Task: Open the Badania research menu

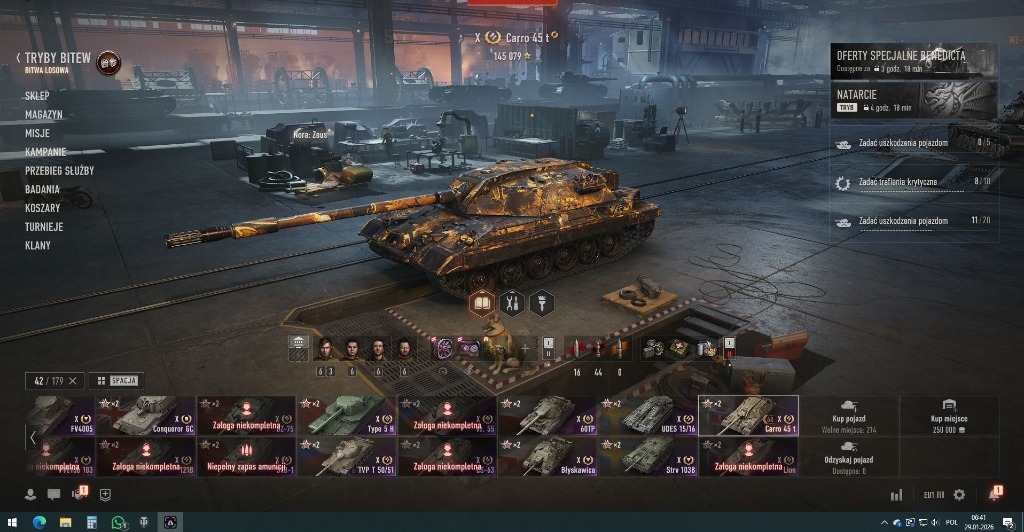Action: point(43,189)
